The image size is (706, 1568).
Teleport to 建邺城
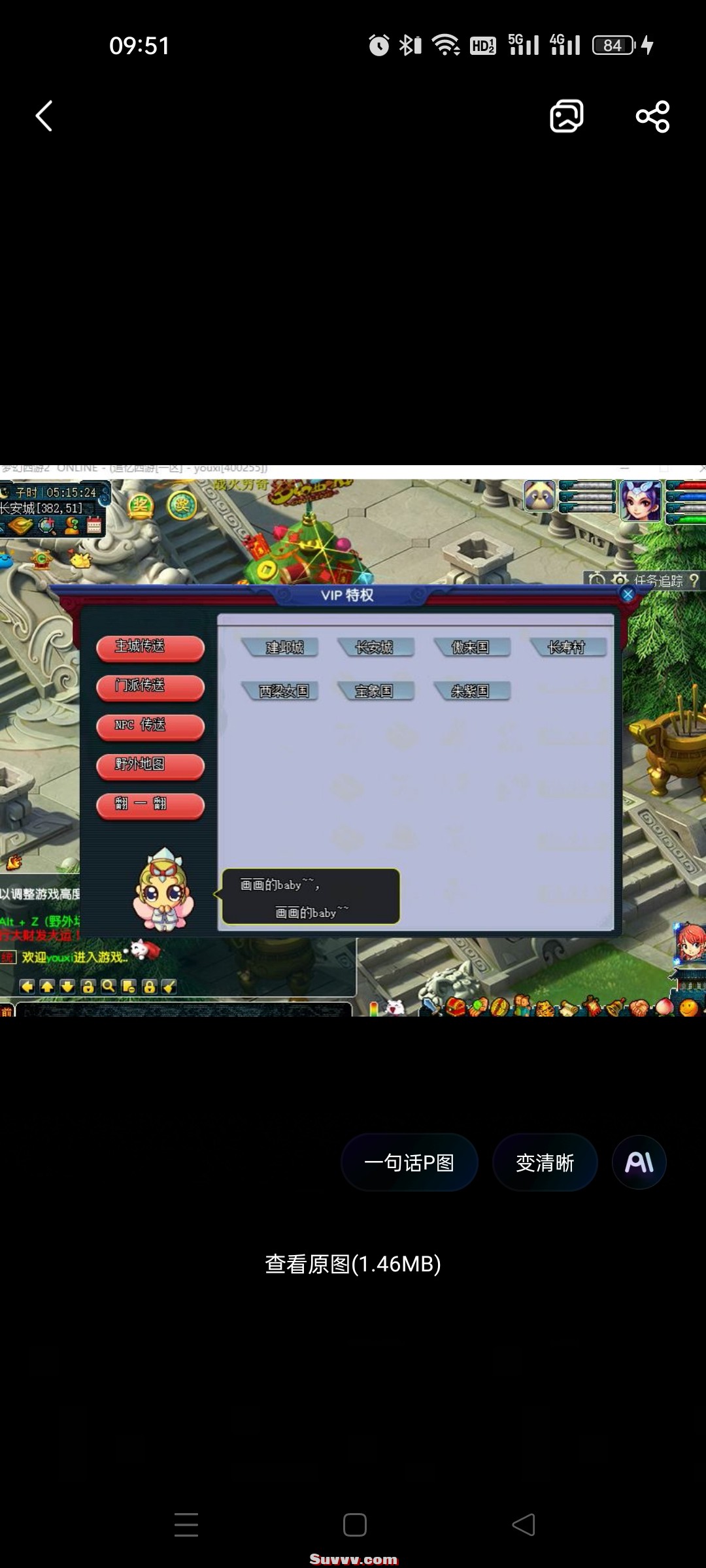coord(282,647)
